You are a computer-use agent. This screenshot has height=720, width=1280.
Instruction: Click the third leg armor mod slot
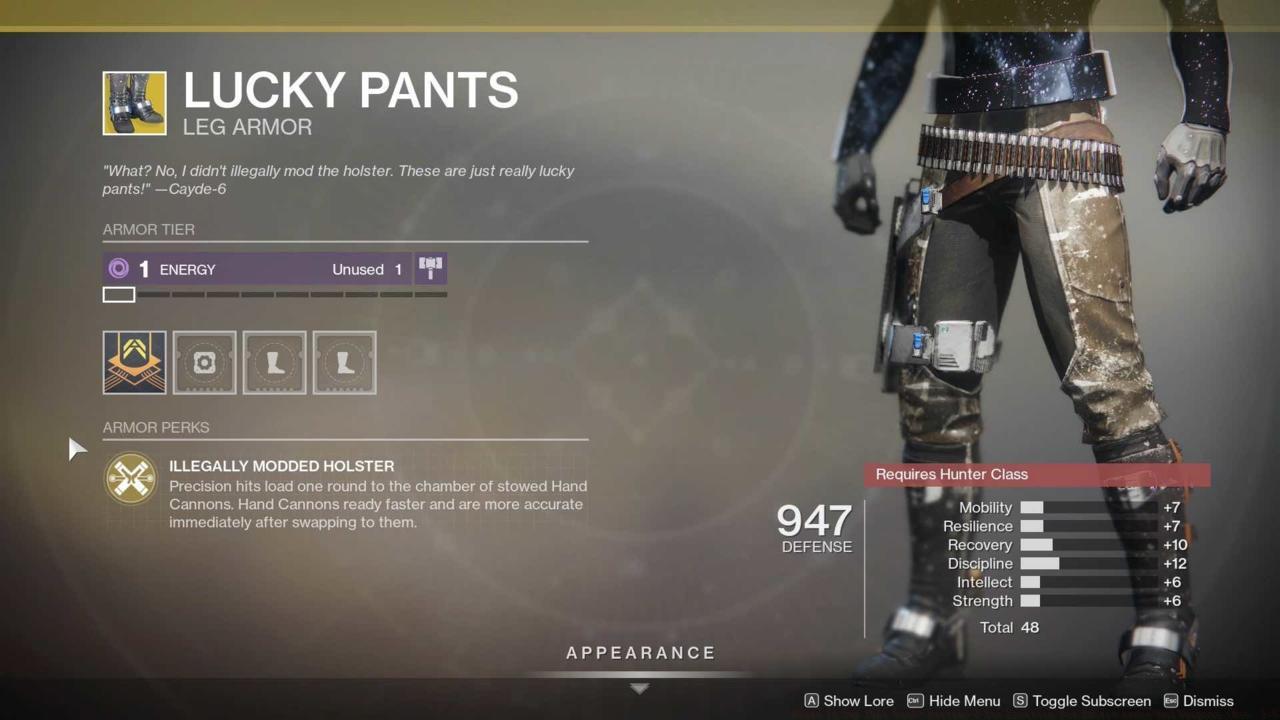point(344,362)
